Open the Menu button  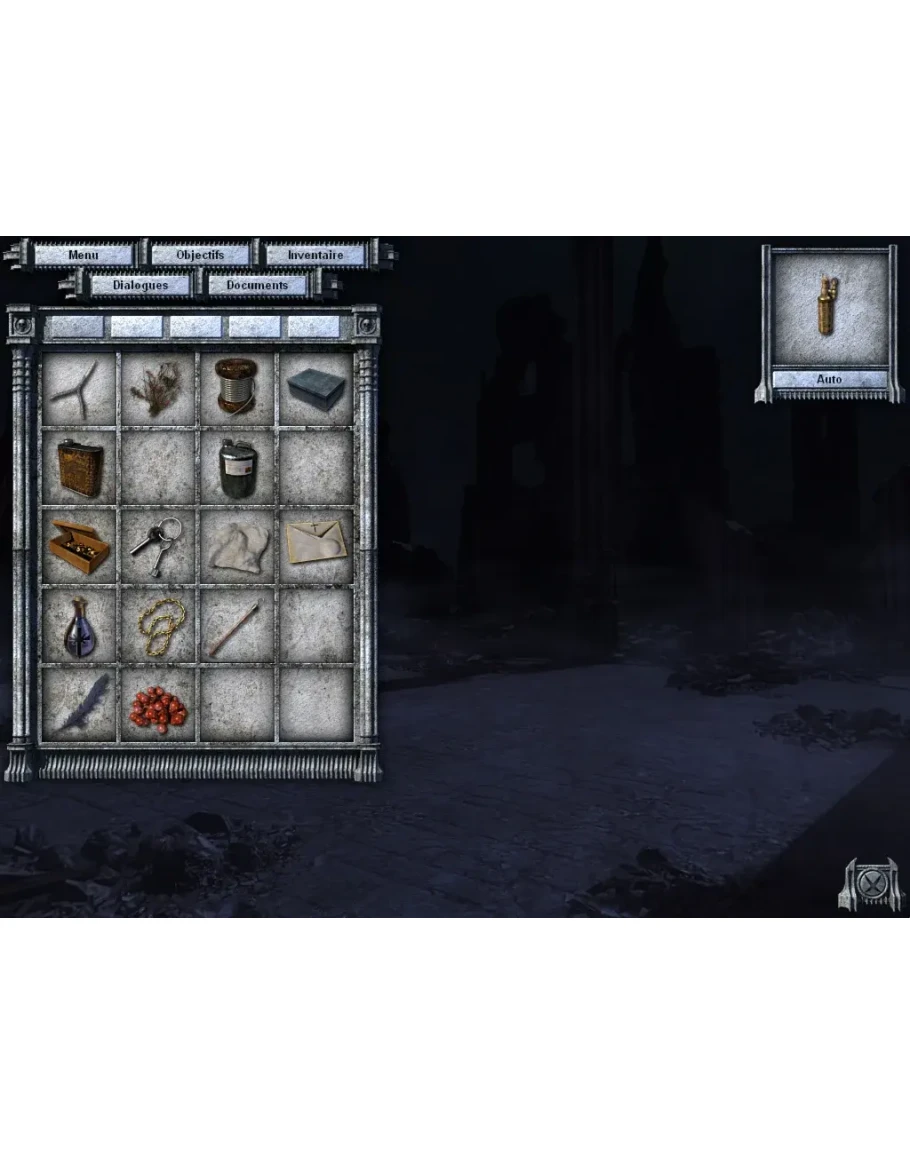coord(84,255)
